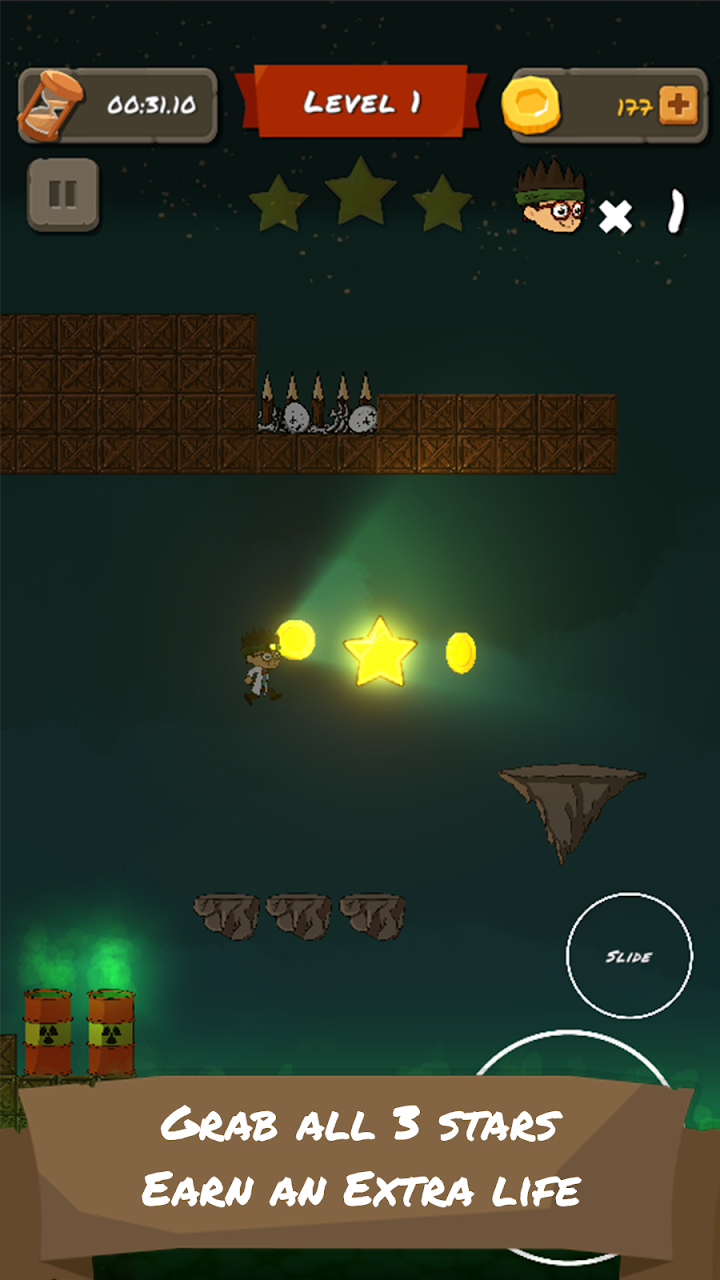The image size is (720, 1280).
Task: Tap the orange plus to add coins
Action: [x=678, y=106]
